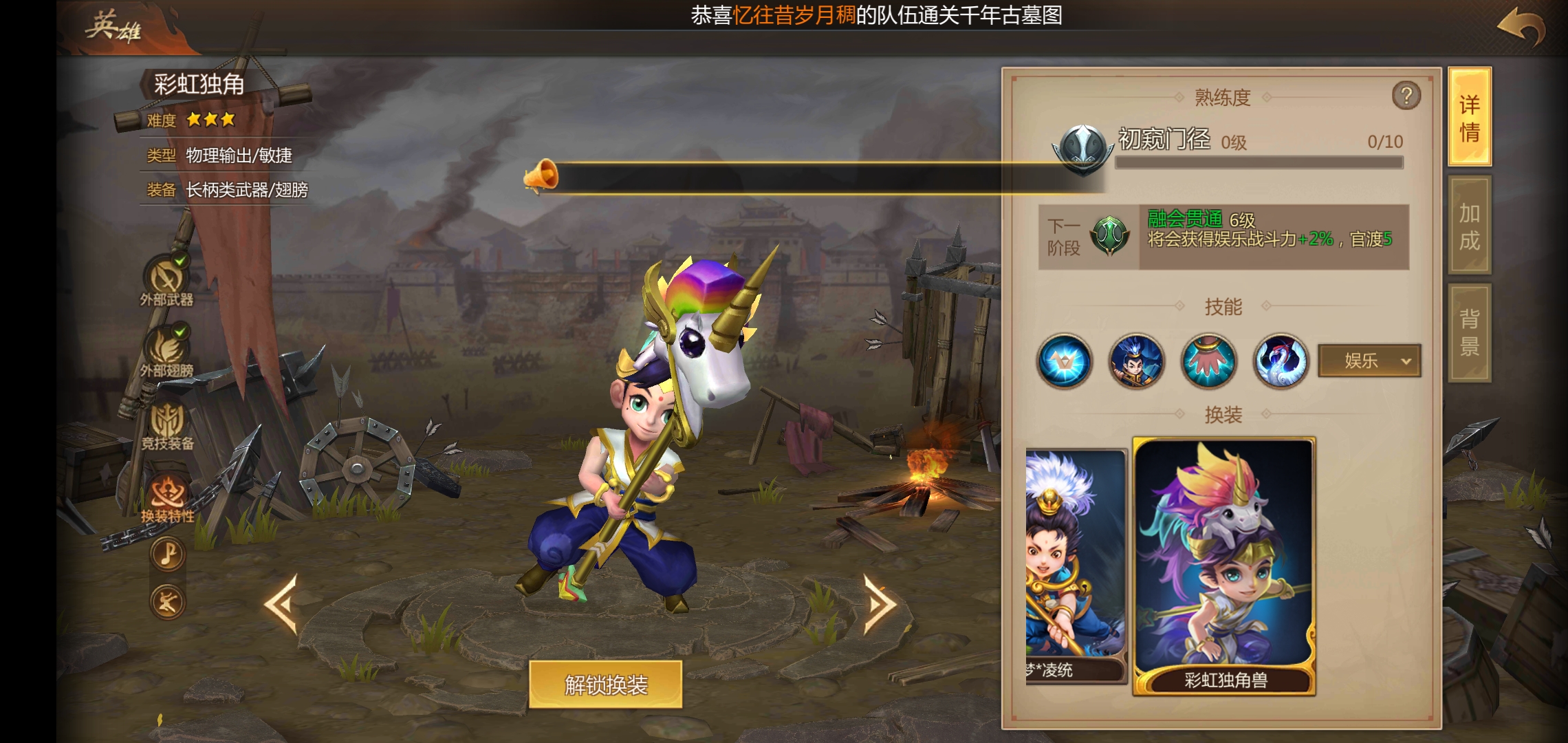View the hero portrait second skill icon
The image size is (1568, 743).
pyautogui.click(x=1135, y=361)
